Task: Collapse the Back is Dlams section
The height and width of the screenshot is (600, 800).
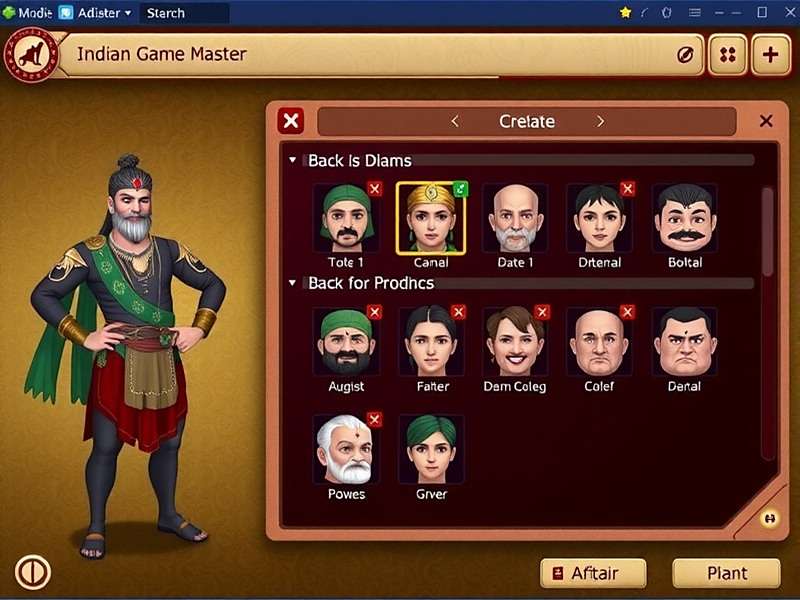Action: point(293,160)
